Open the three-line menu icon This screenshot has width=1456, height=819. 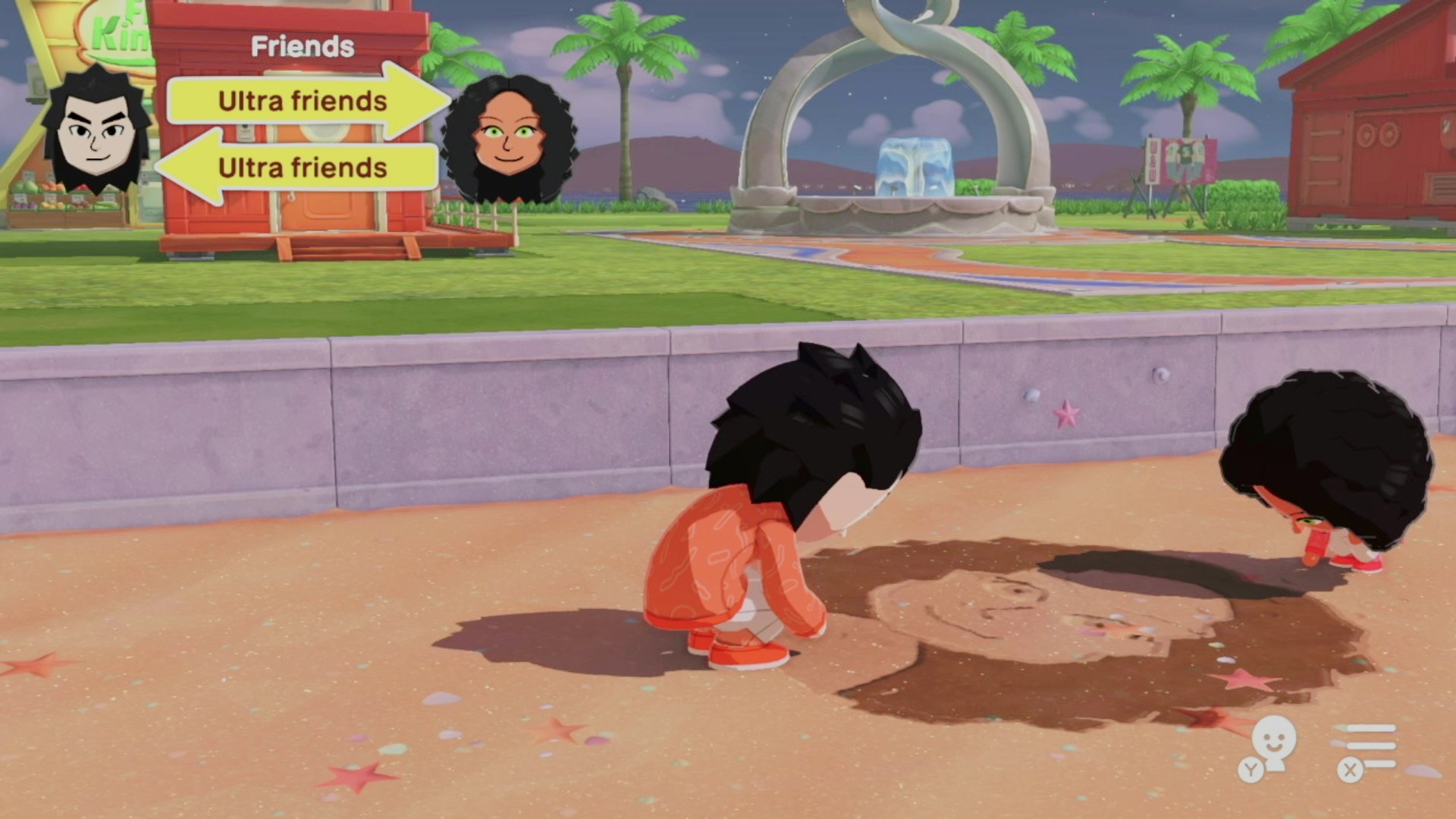pyautogui.click(x=1369, y=746)
